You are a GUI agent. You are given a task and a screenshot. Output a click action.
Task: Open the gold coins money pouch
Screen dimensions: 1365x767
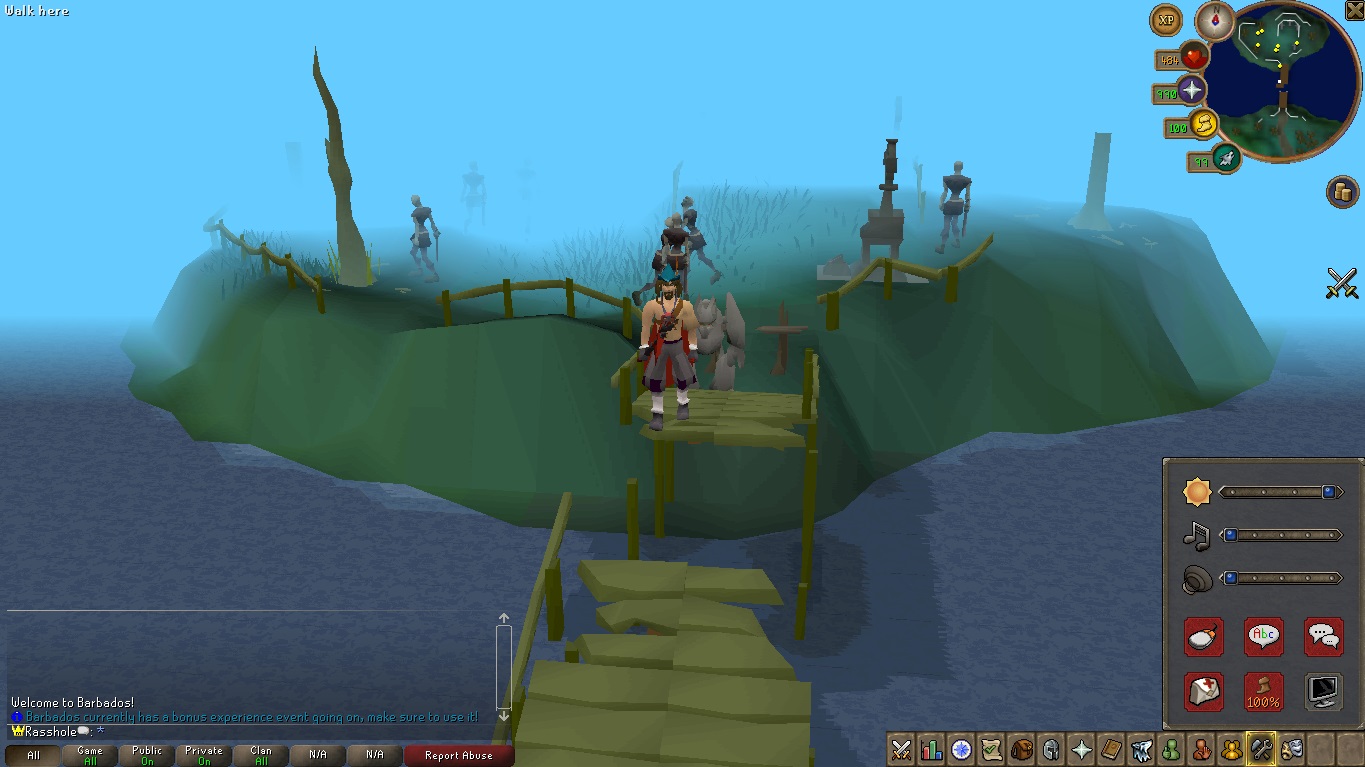click(1341, 191)
